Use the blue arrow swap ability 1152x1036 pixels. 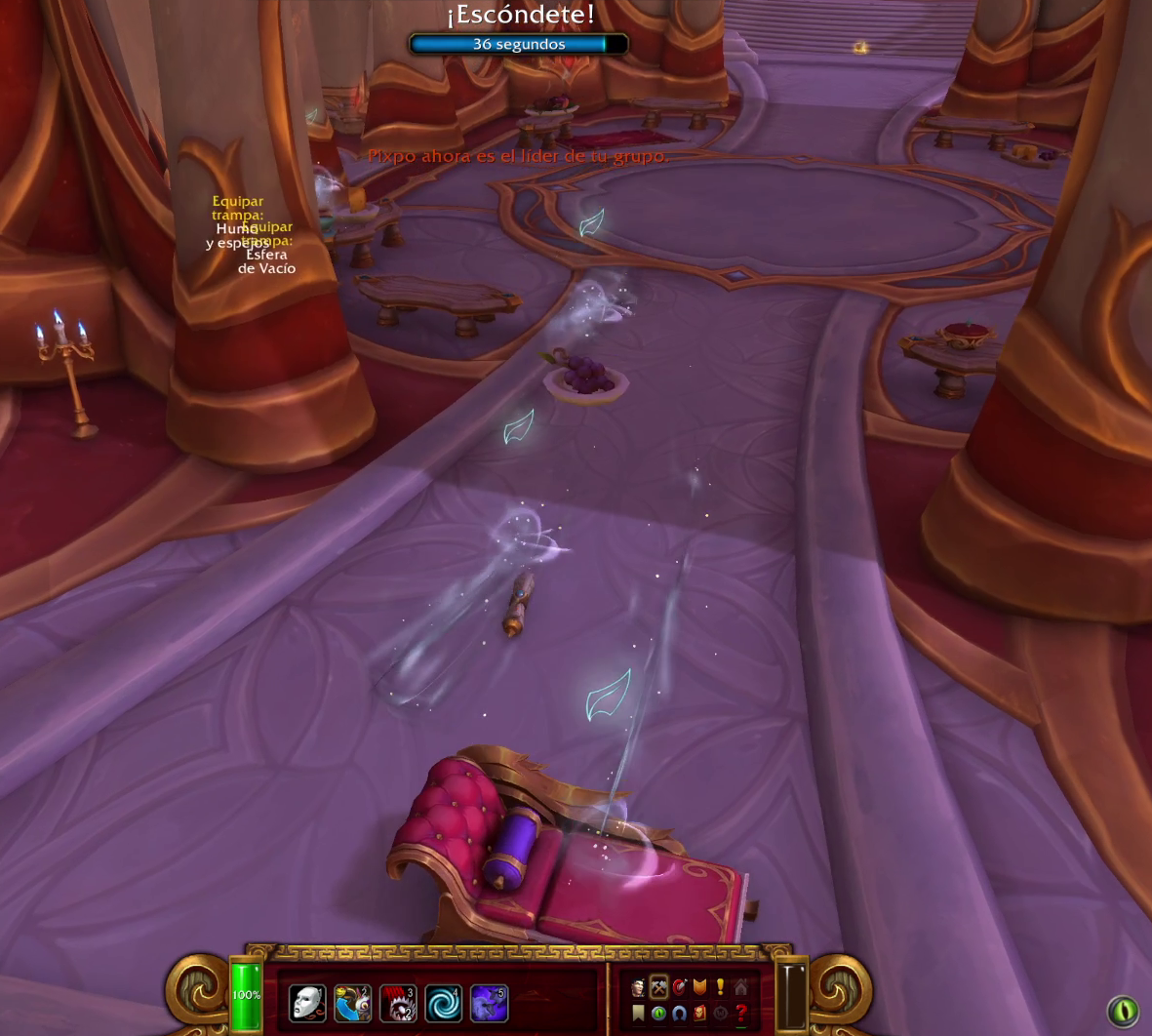click(x=353, y=1003)
